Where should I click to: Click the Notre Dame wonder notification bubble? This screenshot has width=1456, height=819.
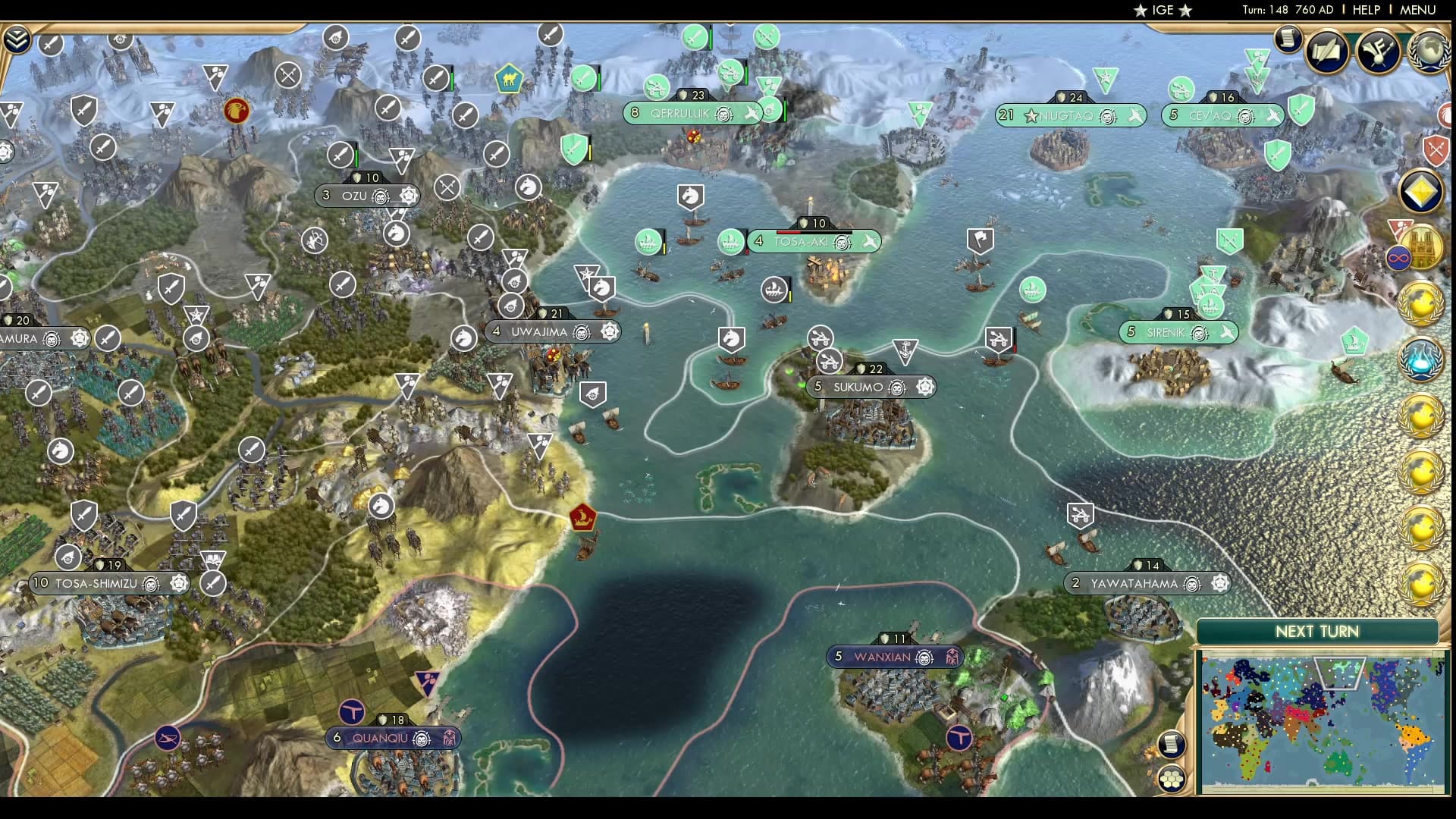coord(1424,248)
